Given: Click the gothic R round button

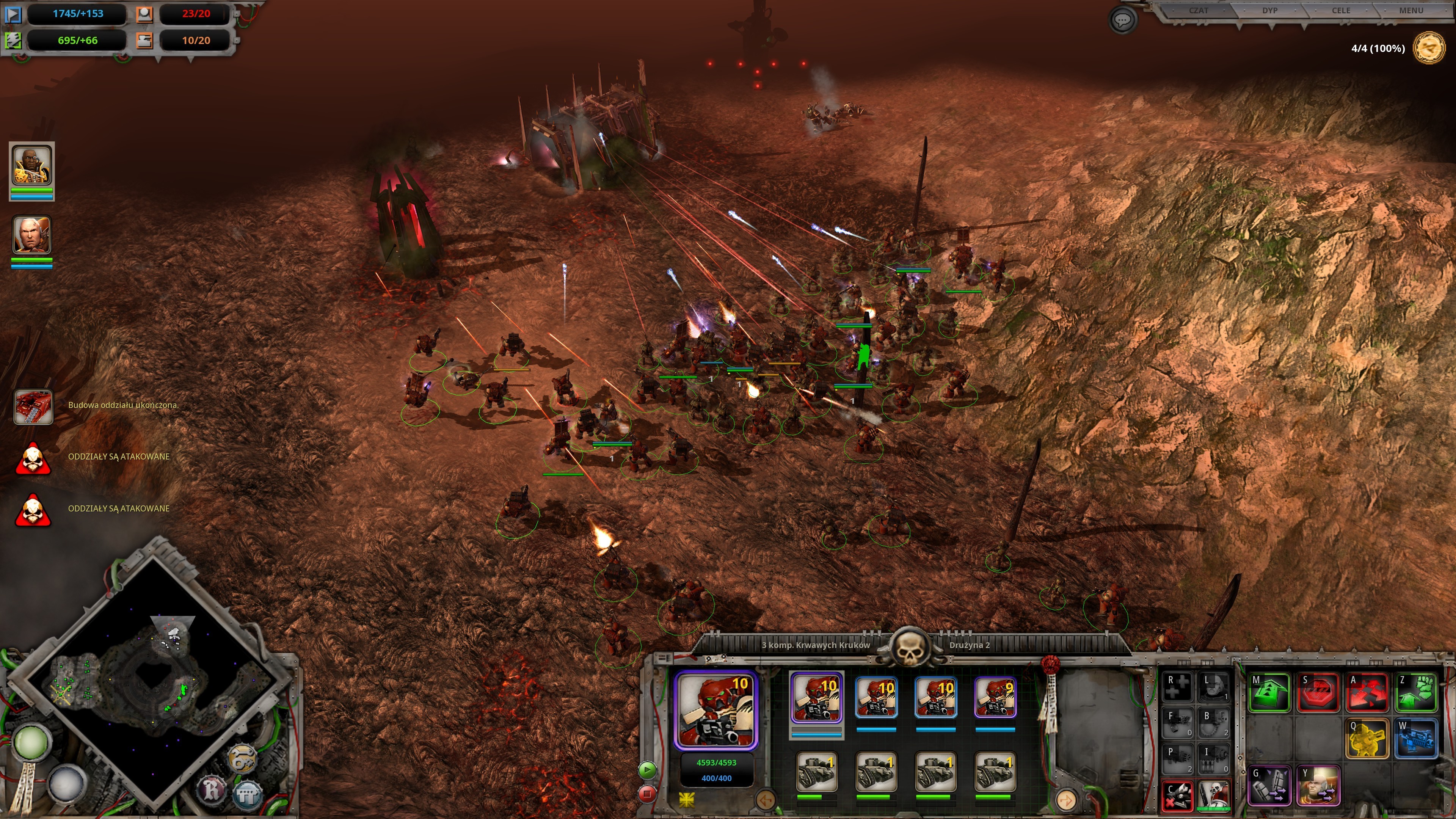Looking at the screenshot, I should [212, 789].
